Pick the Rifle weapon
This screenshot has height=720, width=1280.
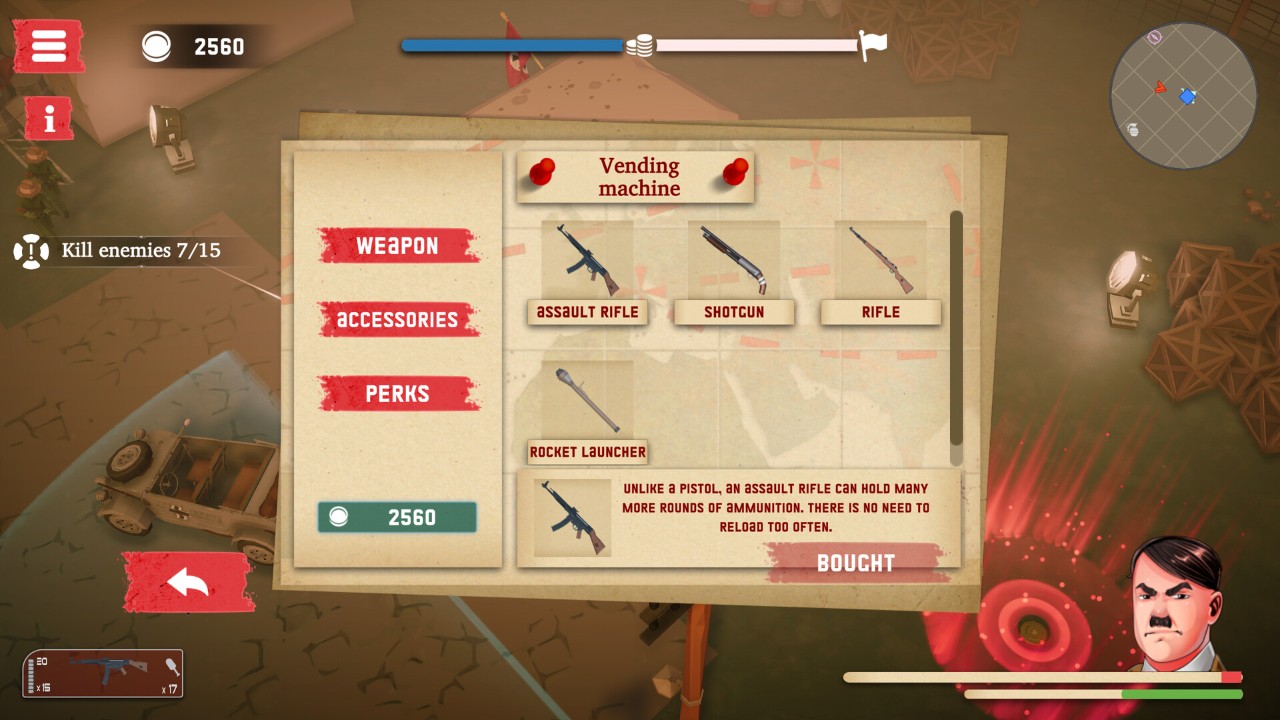(880, 272)
